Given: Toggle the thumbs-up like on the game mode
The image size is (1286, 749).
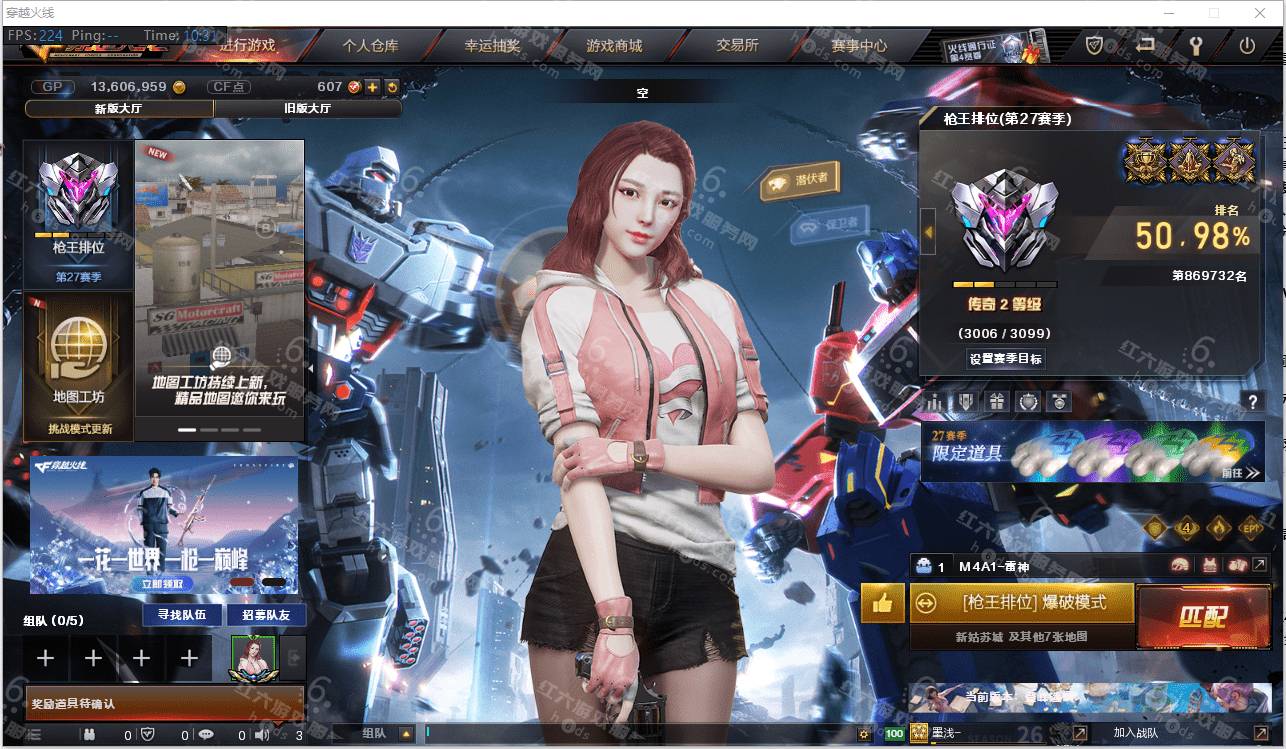Looking at the screenshot, I should pos(880,603).
